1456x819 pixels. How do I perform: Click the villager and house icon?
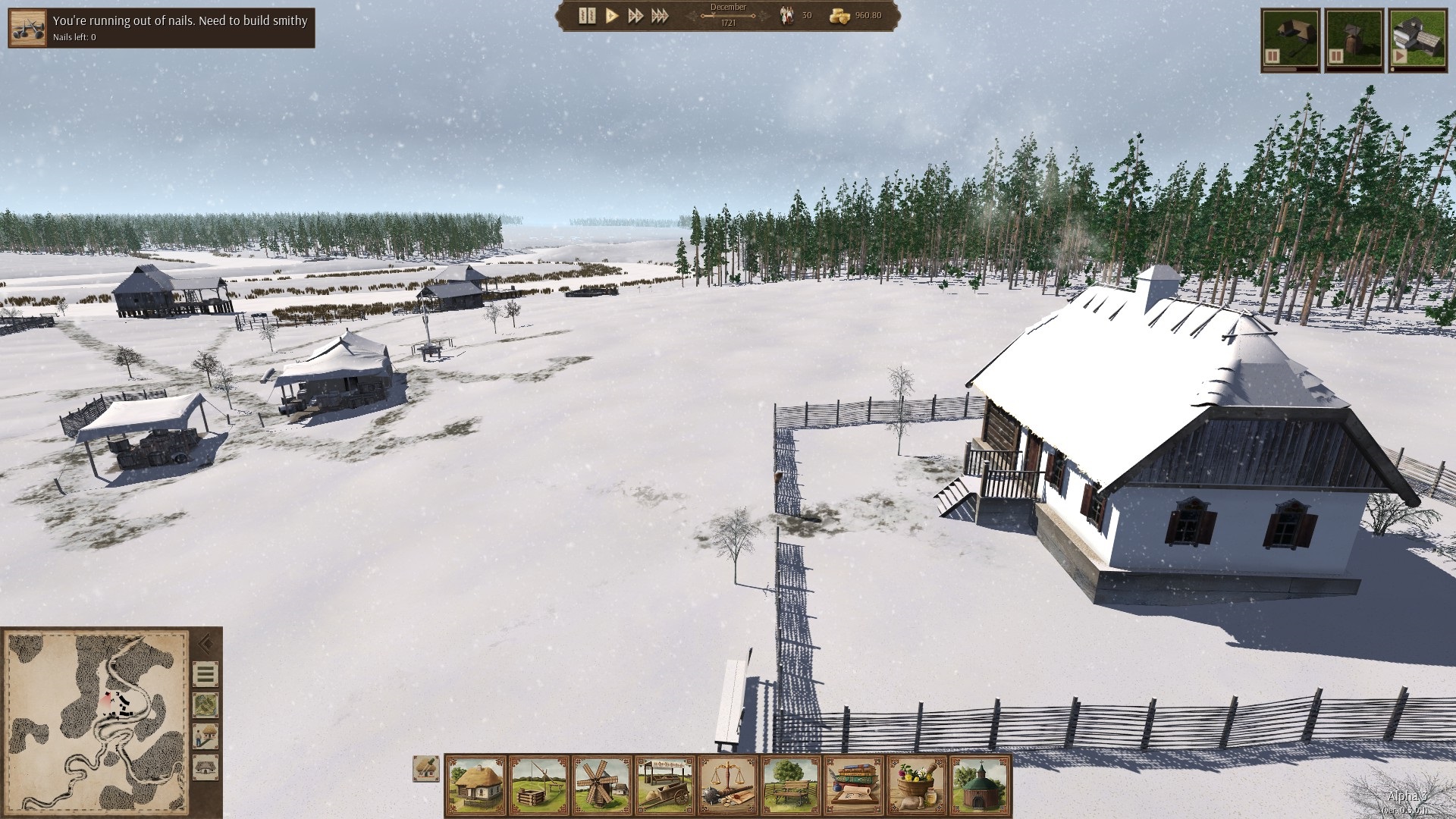click(x=206, y=736)
